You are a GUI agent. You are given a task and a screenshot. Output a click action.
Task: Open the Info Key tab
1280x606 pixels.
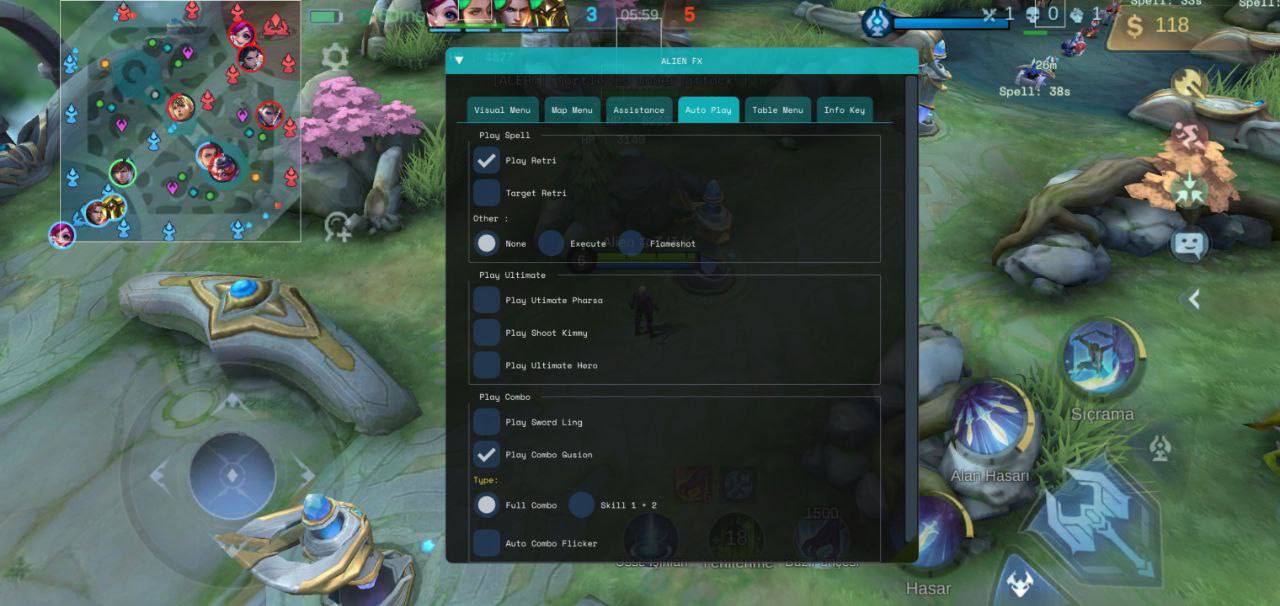tap(844, 110)
